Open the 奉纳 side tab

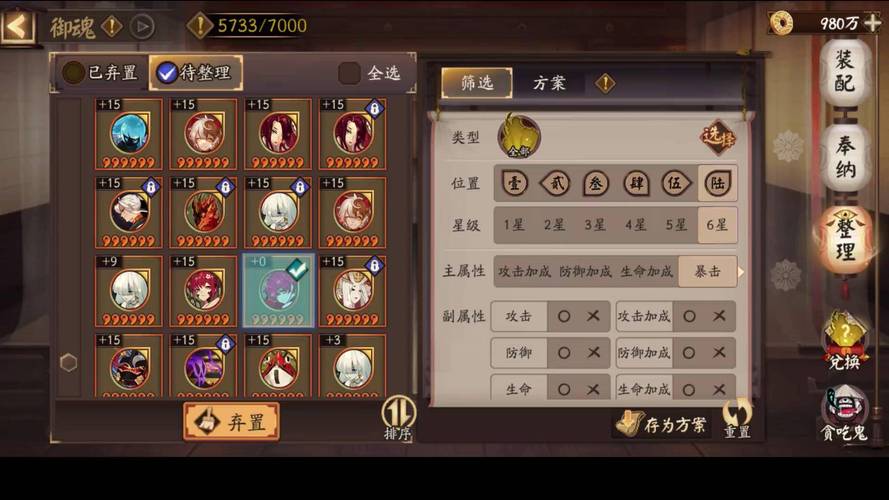(x=845, y=157)
